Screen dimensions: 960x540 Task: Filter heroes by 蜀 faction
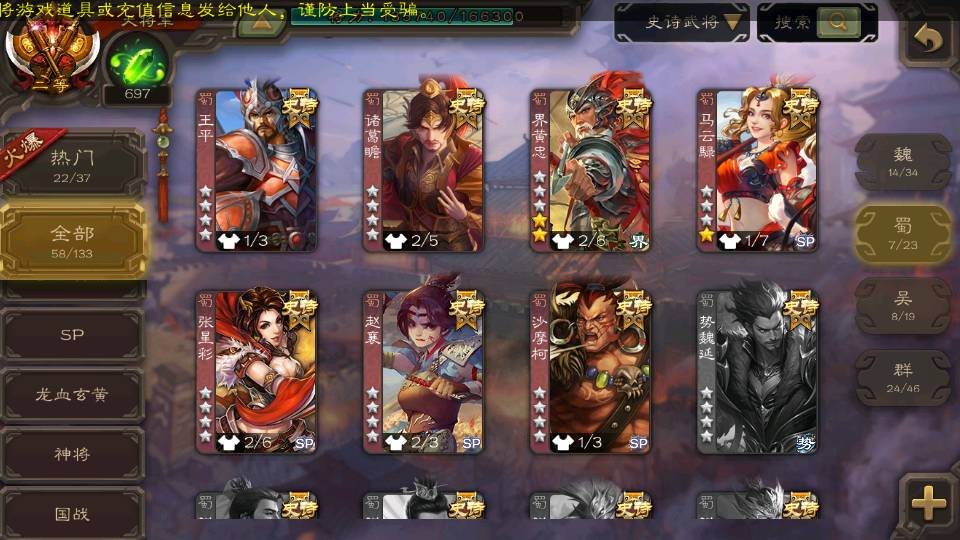point(902,234)
